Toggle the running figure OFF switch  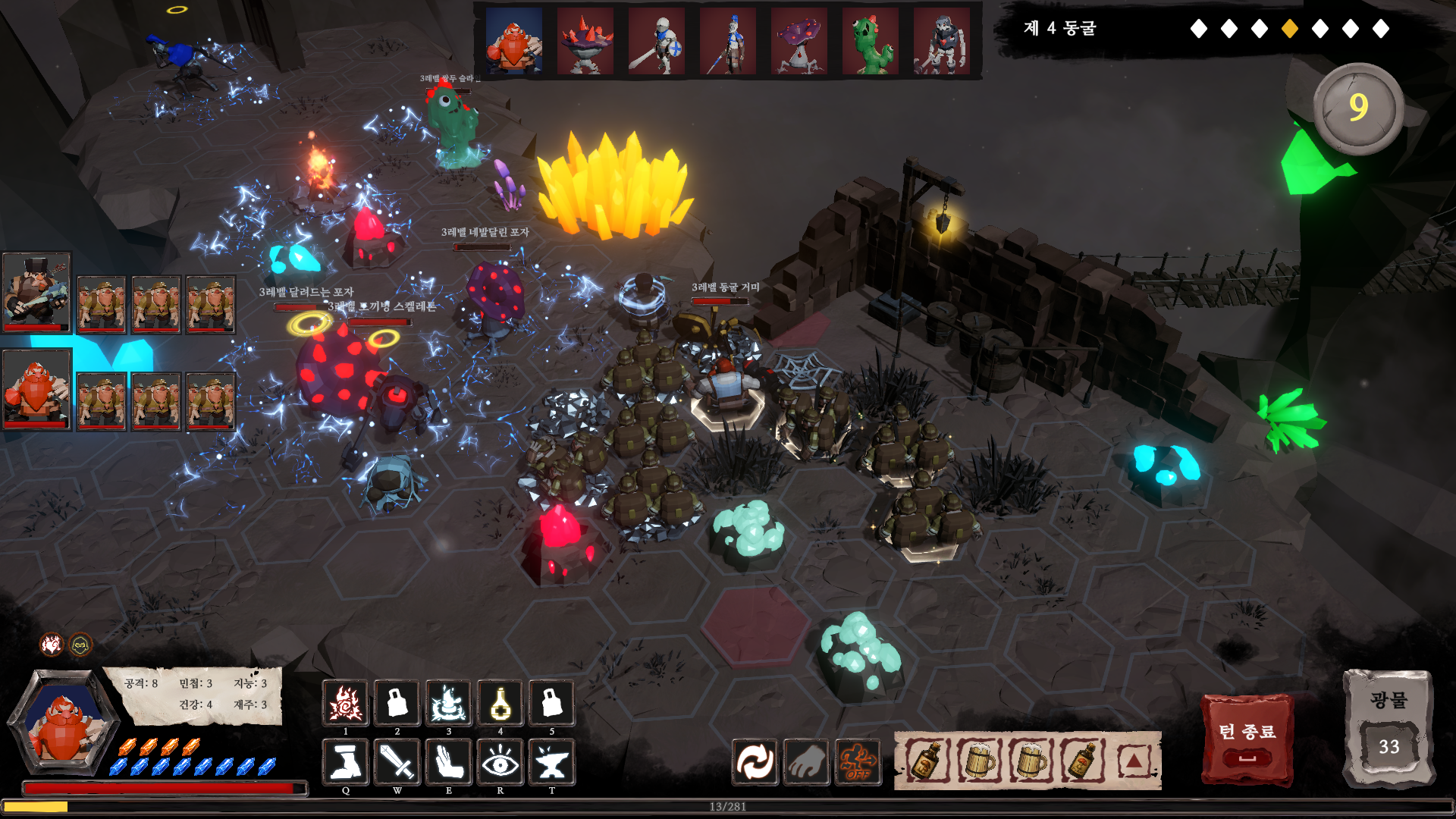[858, 762]
